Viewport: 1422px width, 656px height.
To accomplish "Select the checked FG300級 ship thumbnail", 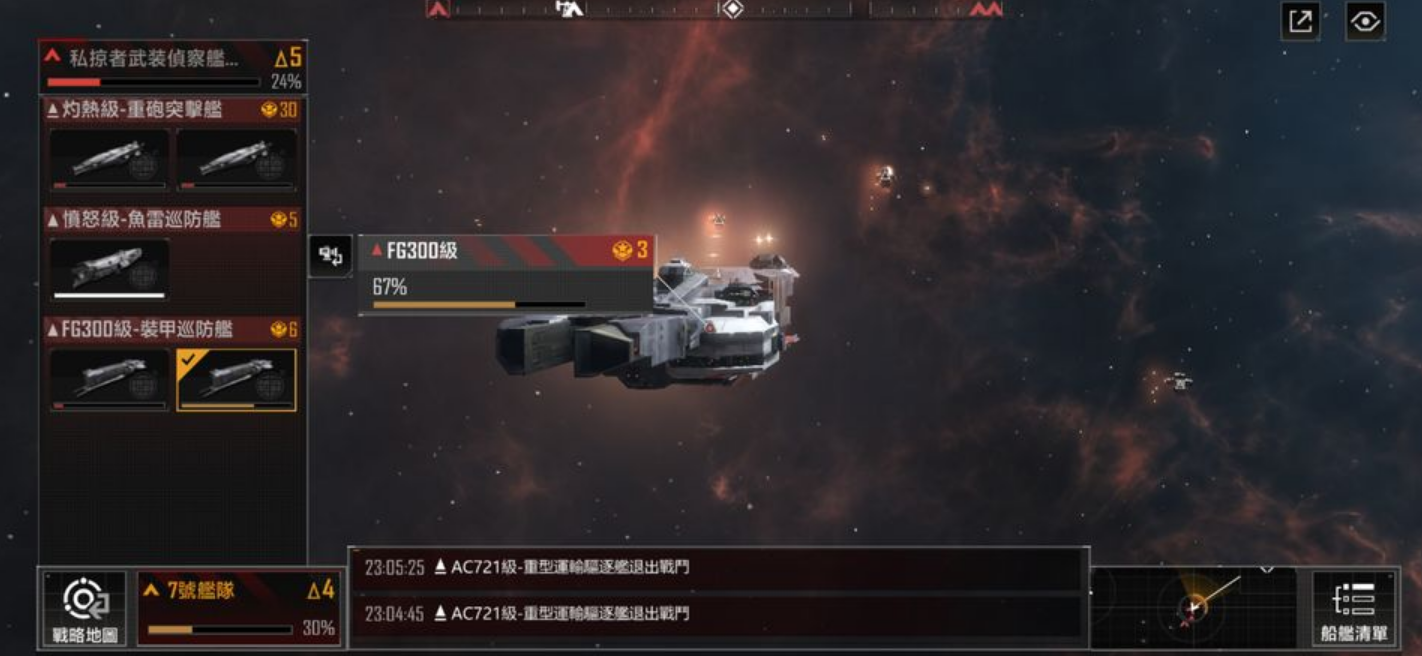I will pos(237,379).
